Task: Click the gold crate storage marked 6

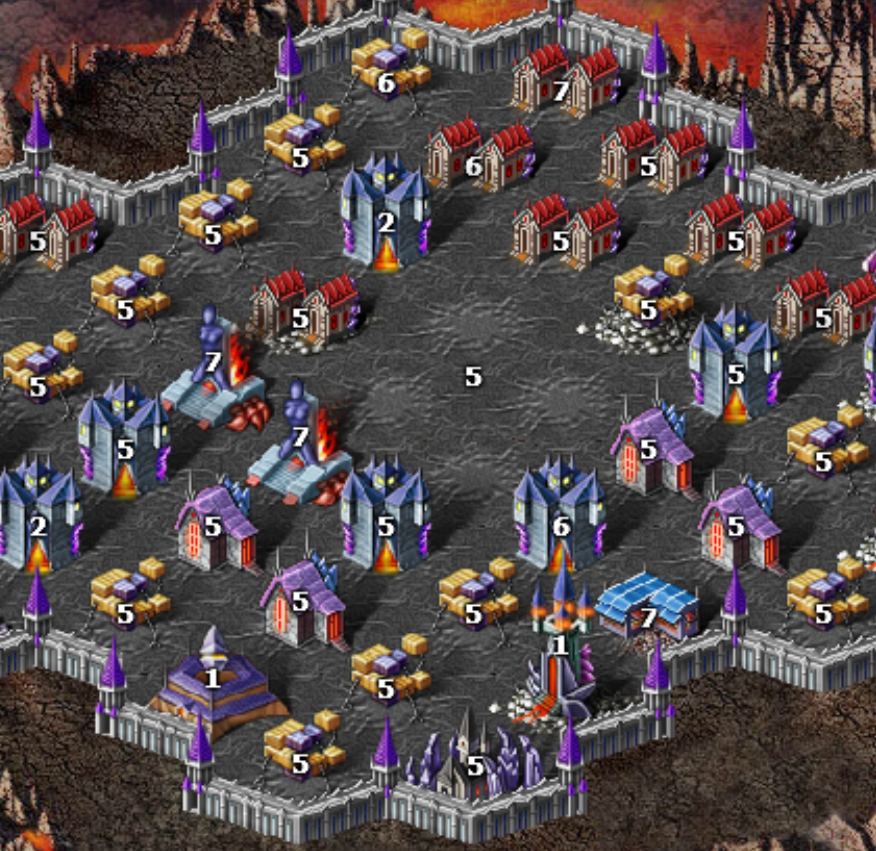Action: (388, 67)
